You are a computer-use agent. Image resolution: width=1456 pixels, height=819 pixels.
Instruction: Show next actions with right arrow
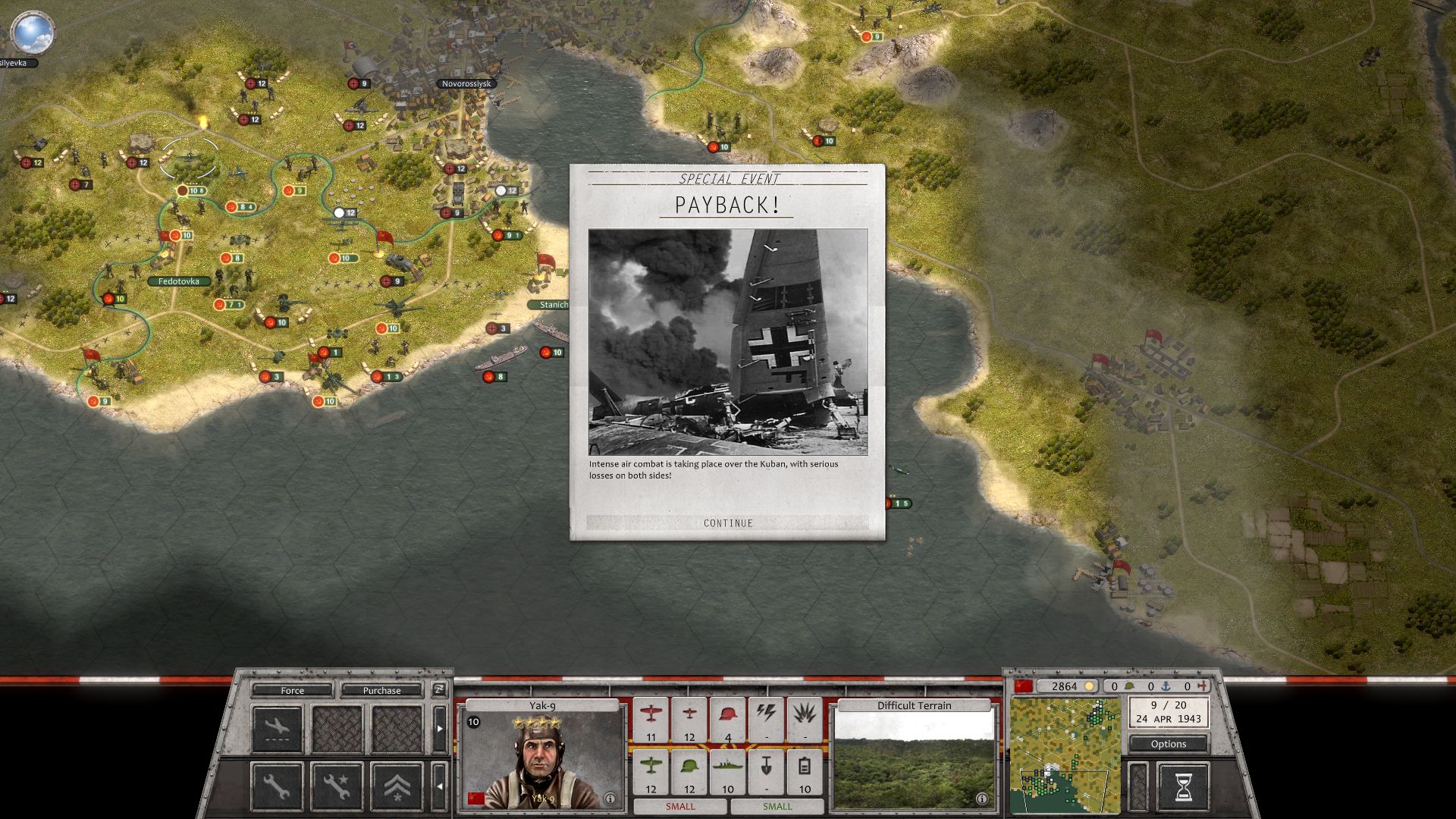tap(440, 729)
